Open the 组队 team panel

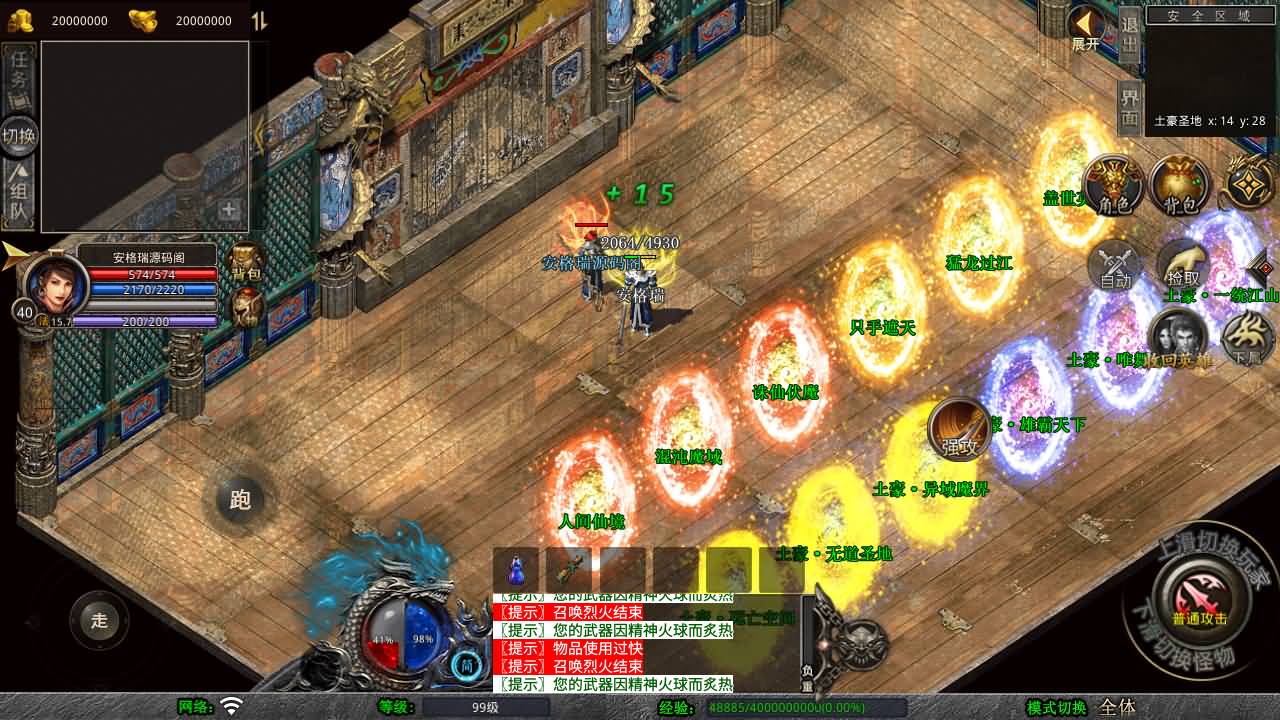[x=19, y=193]
